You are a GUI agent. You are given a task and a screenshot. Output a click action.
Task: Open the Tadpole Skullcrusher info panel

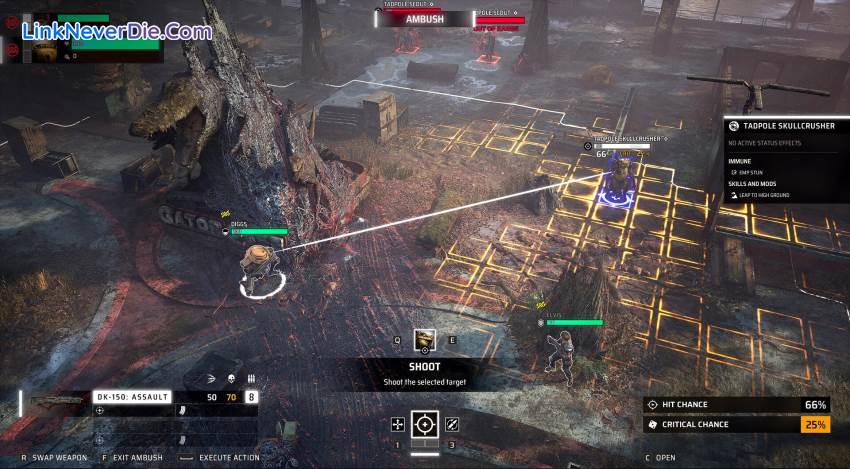[785, 126]
